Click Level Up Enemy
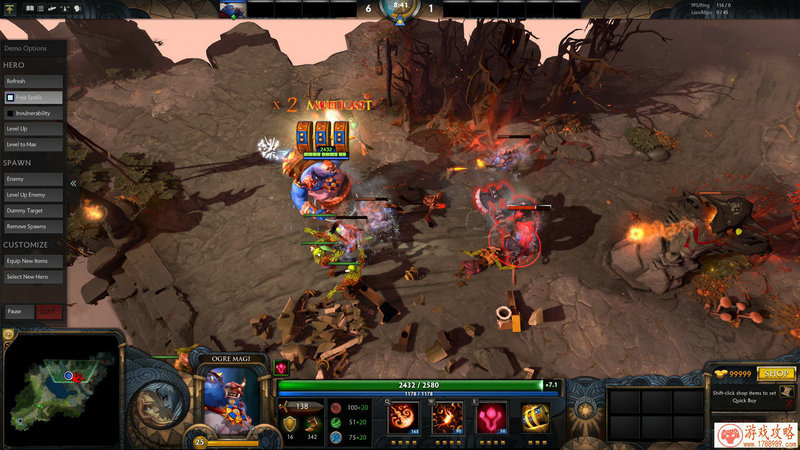The width and height of the screenshot is (800, 450). click(34, 194)
